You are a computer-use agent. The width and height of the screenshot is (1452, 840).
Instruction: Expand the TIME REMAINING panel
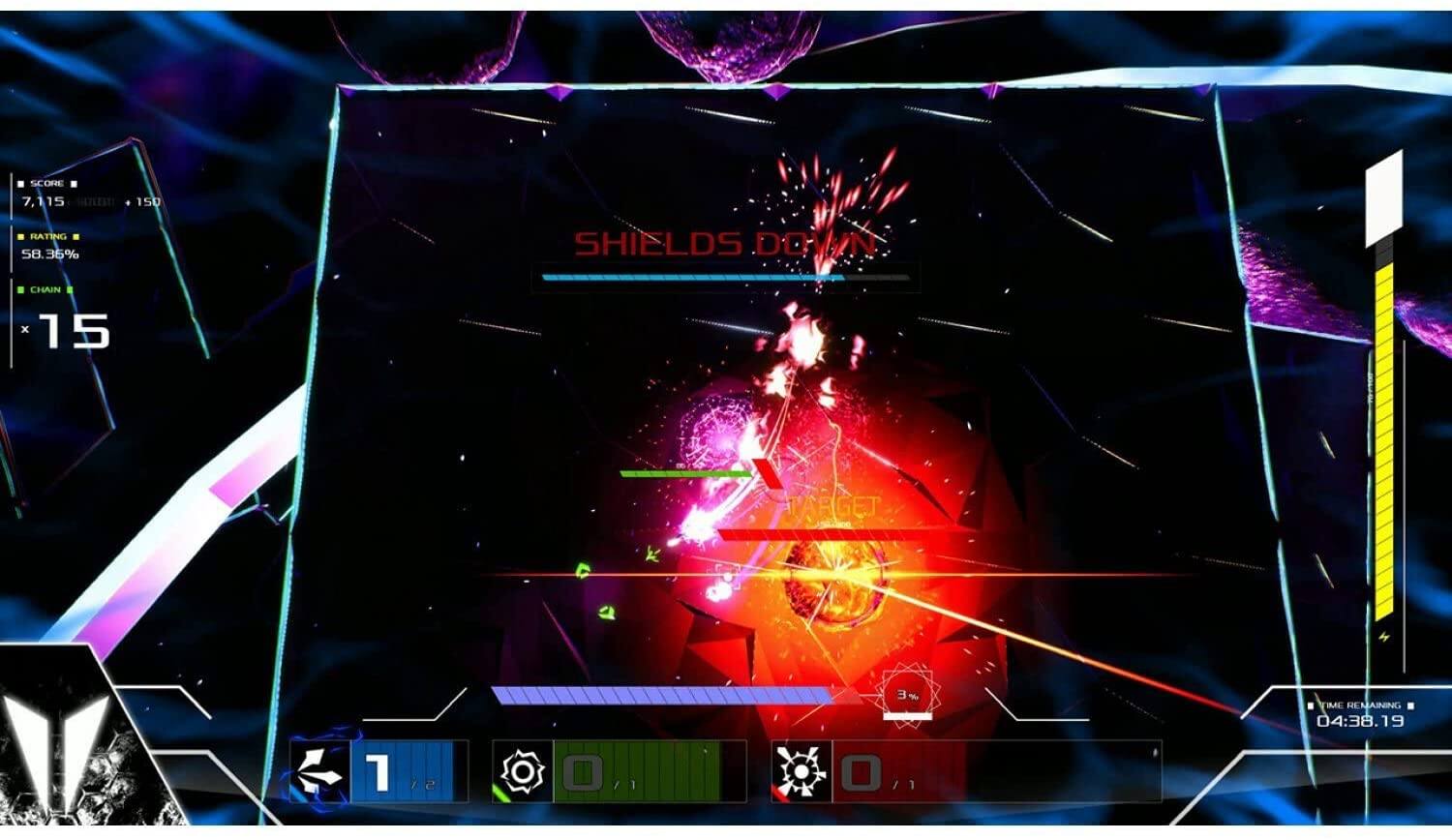(1363, 713)
